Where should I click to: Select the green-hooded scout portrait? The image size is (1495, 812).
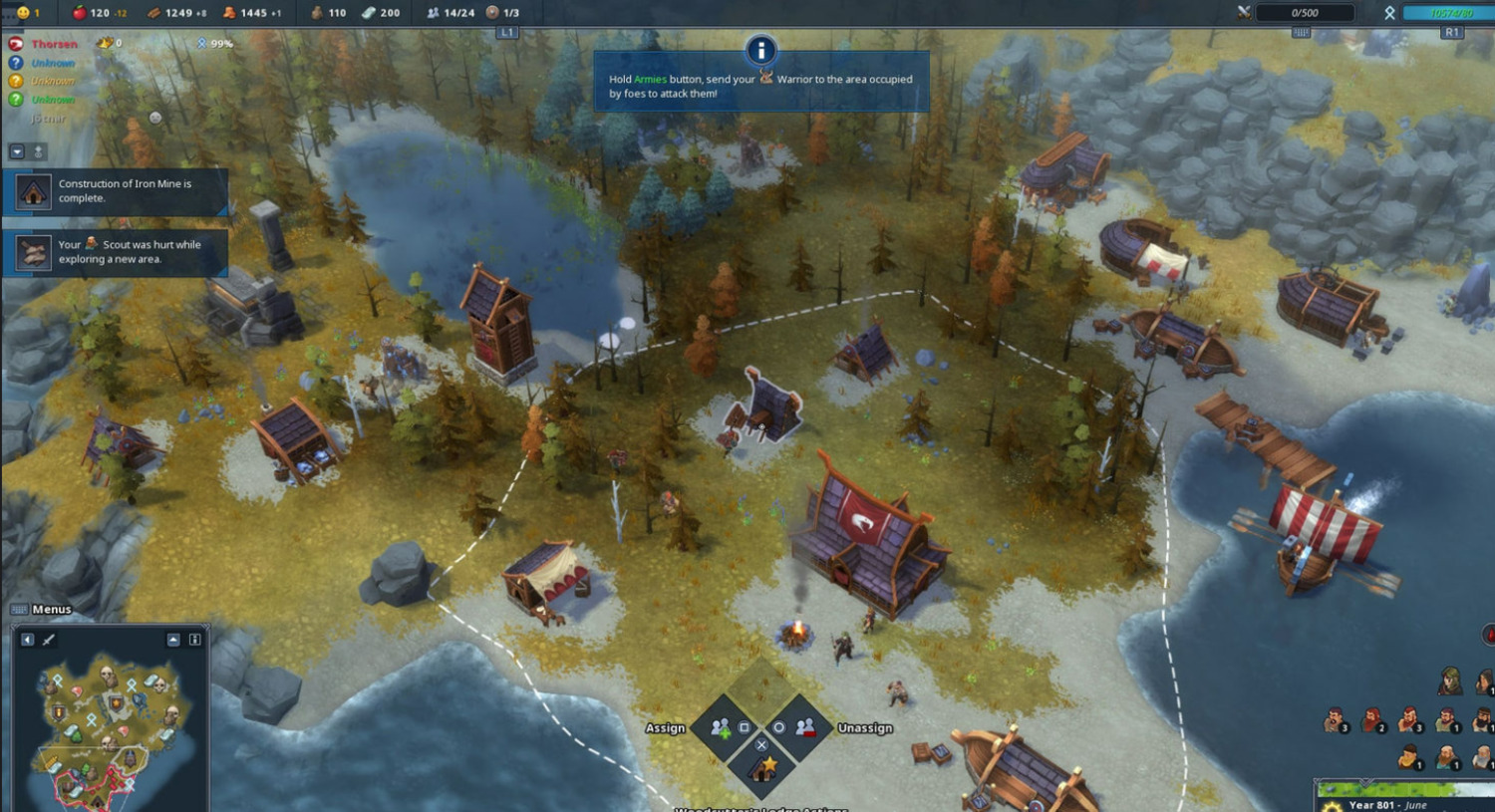1449,681
